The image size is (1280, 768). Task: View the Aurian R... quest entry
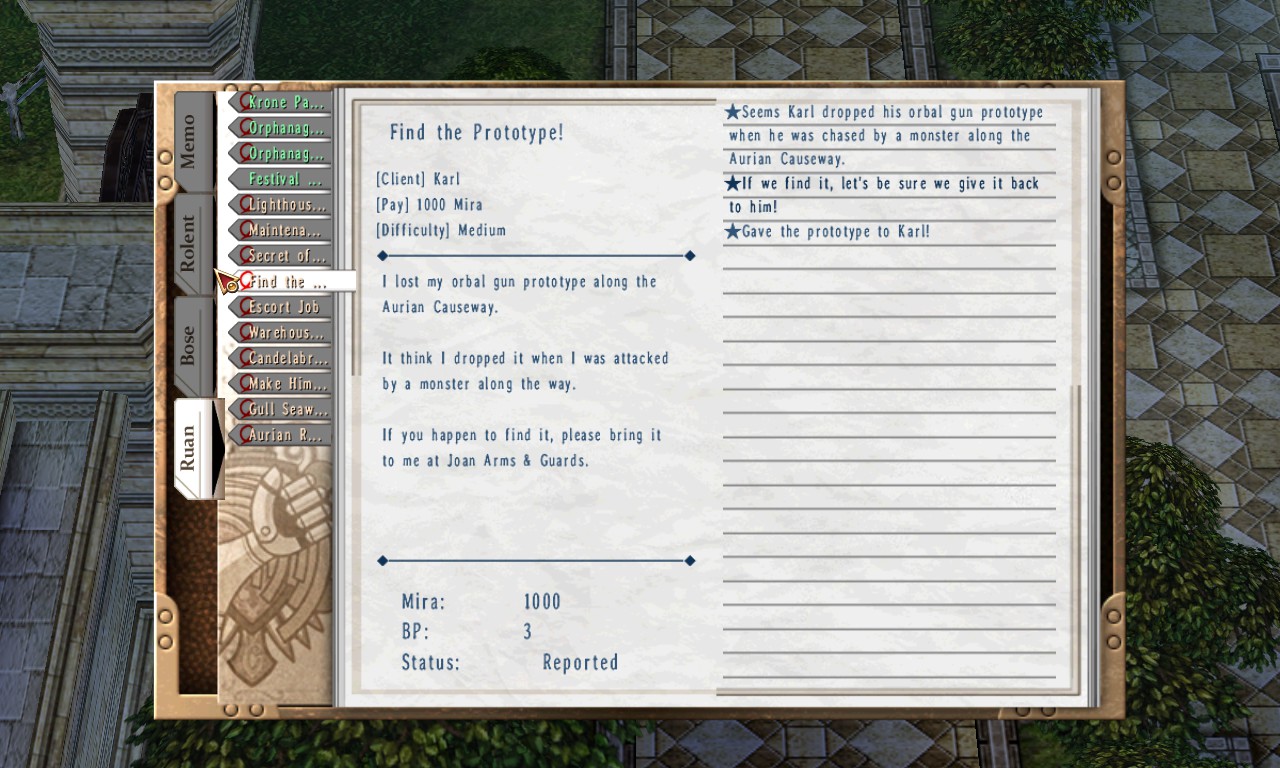tap(284, 435)
